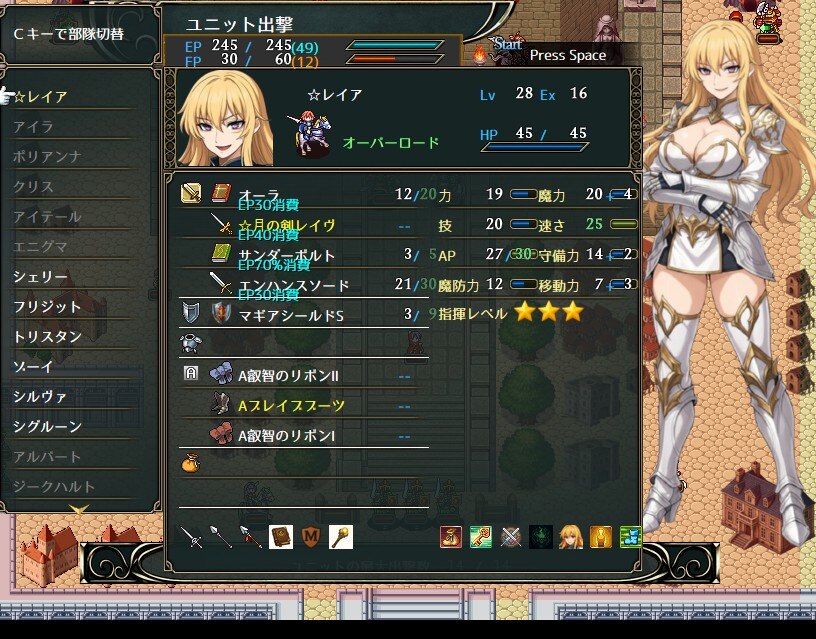Pick クリス from the unit list
Viewport: 816px width, 639px height.
pyautogui.click(x=34, y=187)
